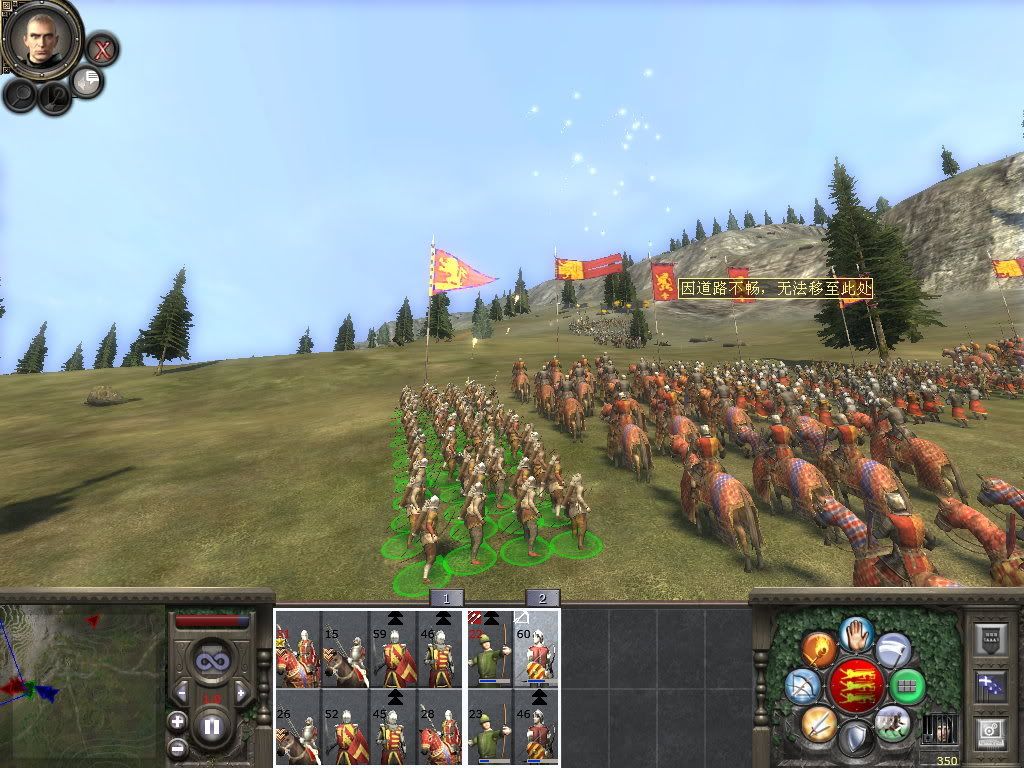This screenshot has width=1024, height=768.
Task: Open the chat message bubble button
Action: tap(88, 81)
